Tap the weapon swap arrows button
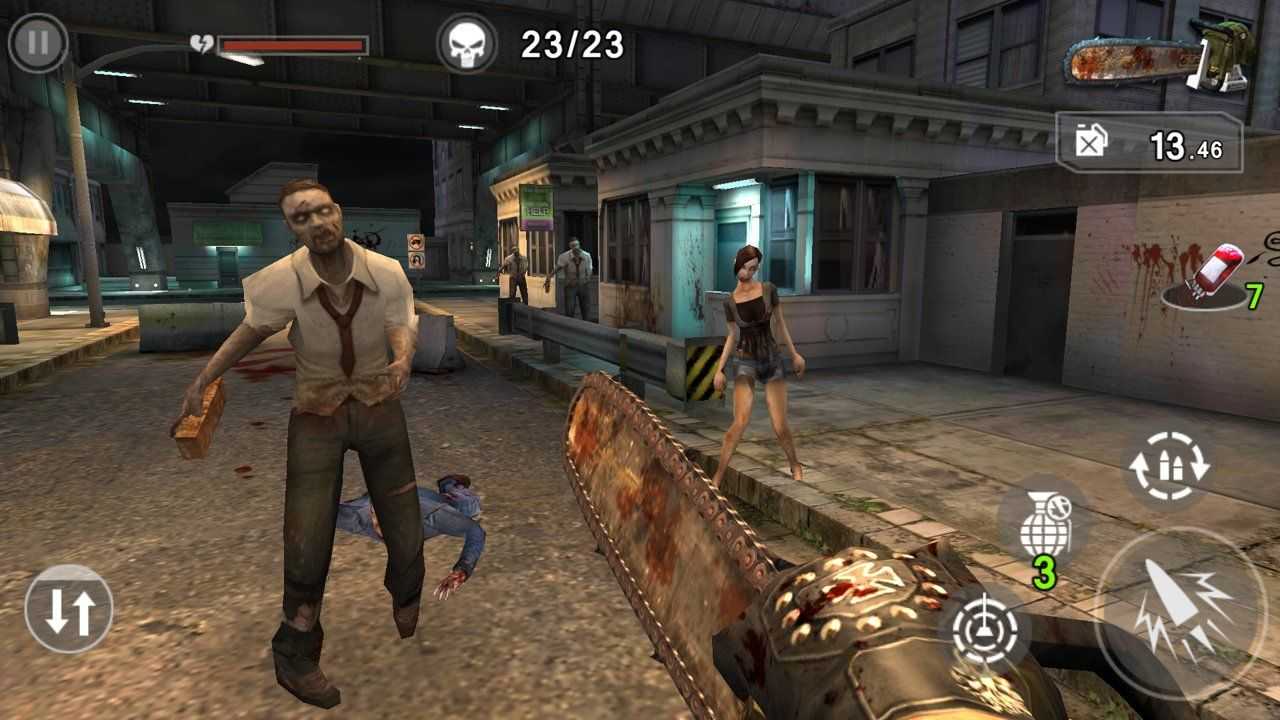This screenshot has height=720, width=1280. pyautogui.click(x=69, y=609)
